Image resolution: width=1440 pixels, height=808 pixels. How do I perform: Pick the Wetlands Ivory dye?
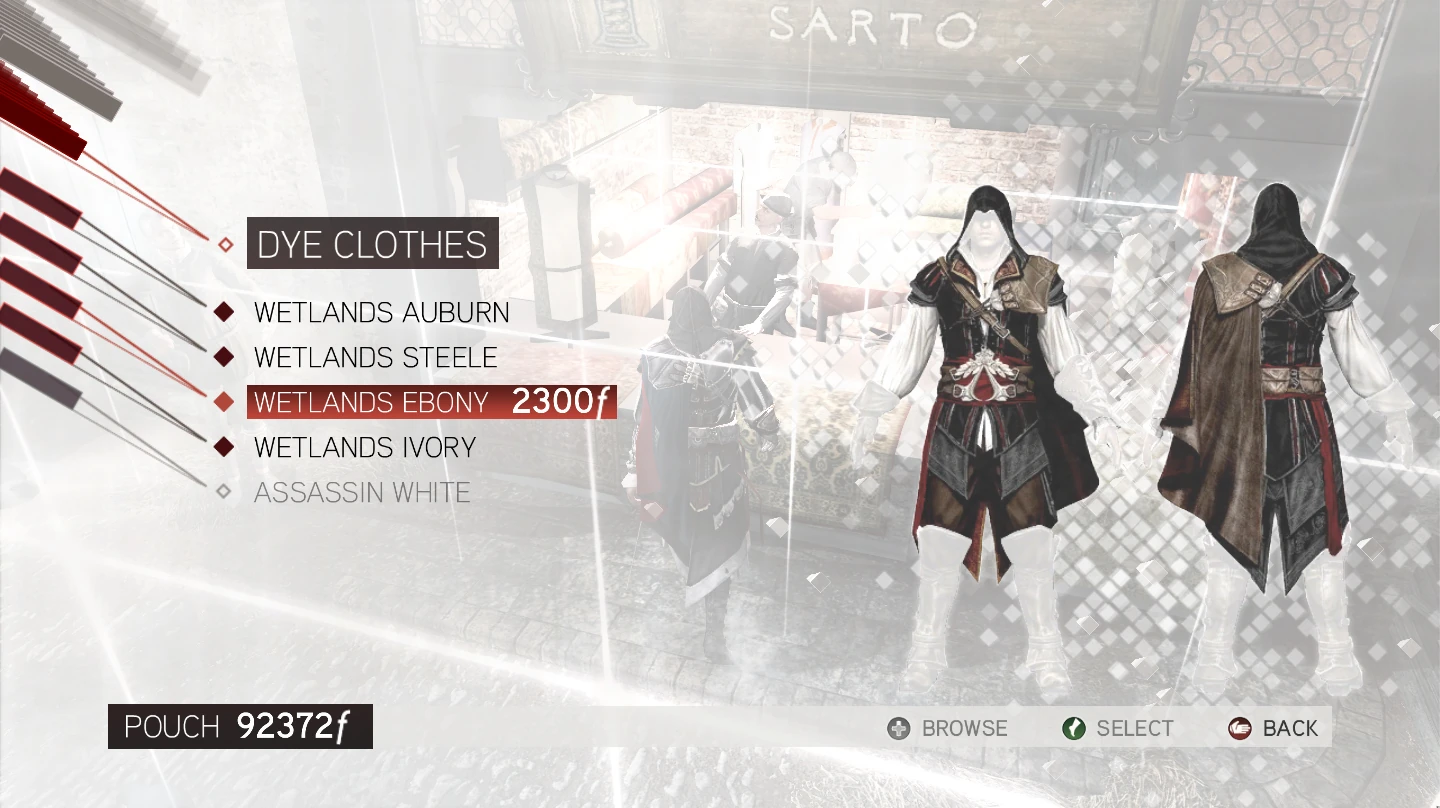pyautogui.click(x=364, y=447)
